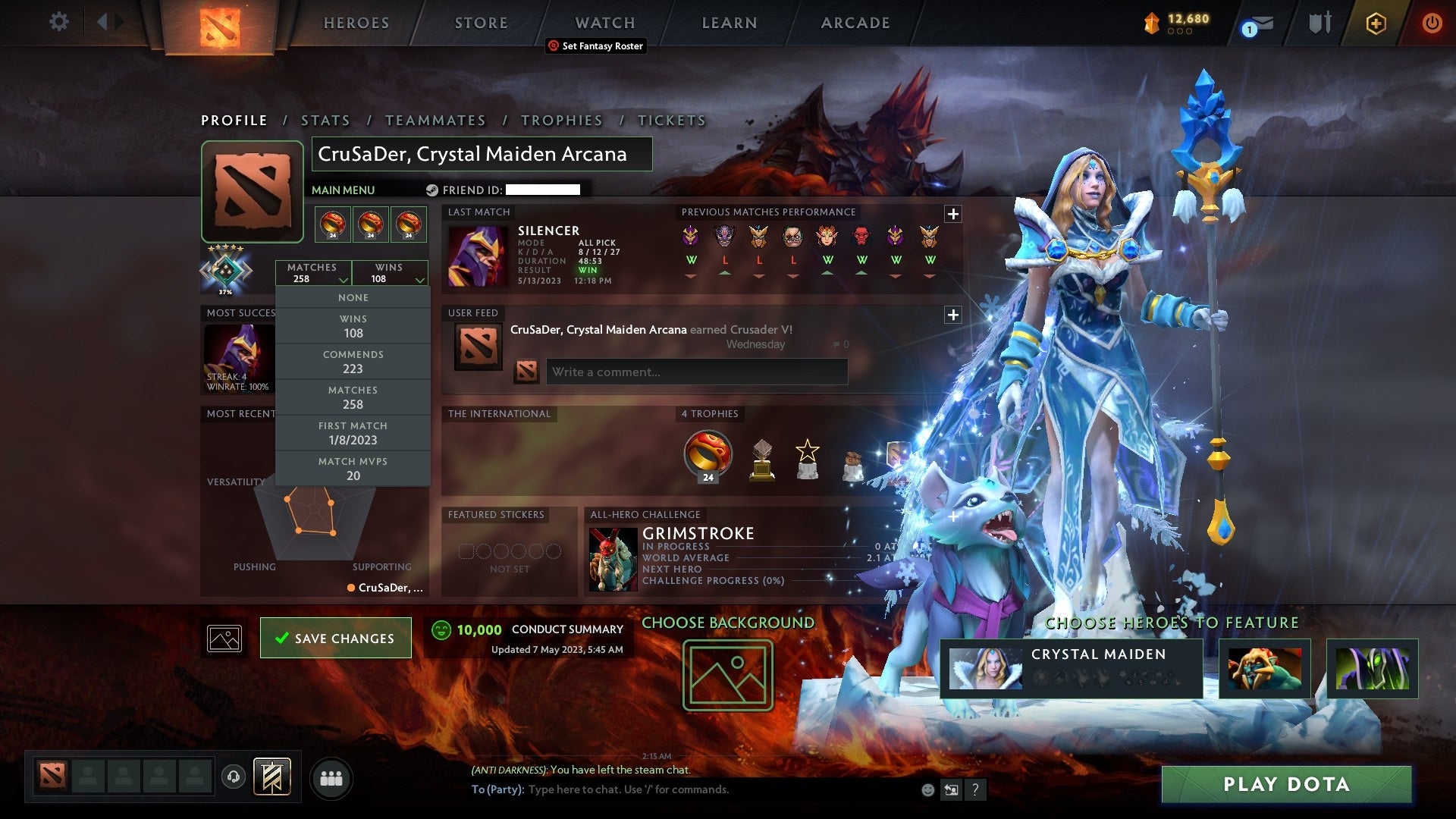
Task: Check the unread mail notification envelope
Action: pos(1262,23)
